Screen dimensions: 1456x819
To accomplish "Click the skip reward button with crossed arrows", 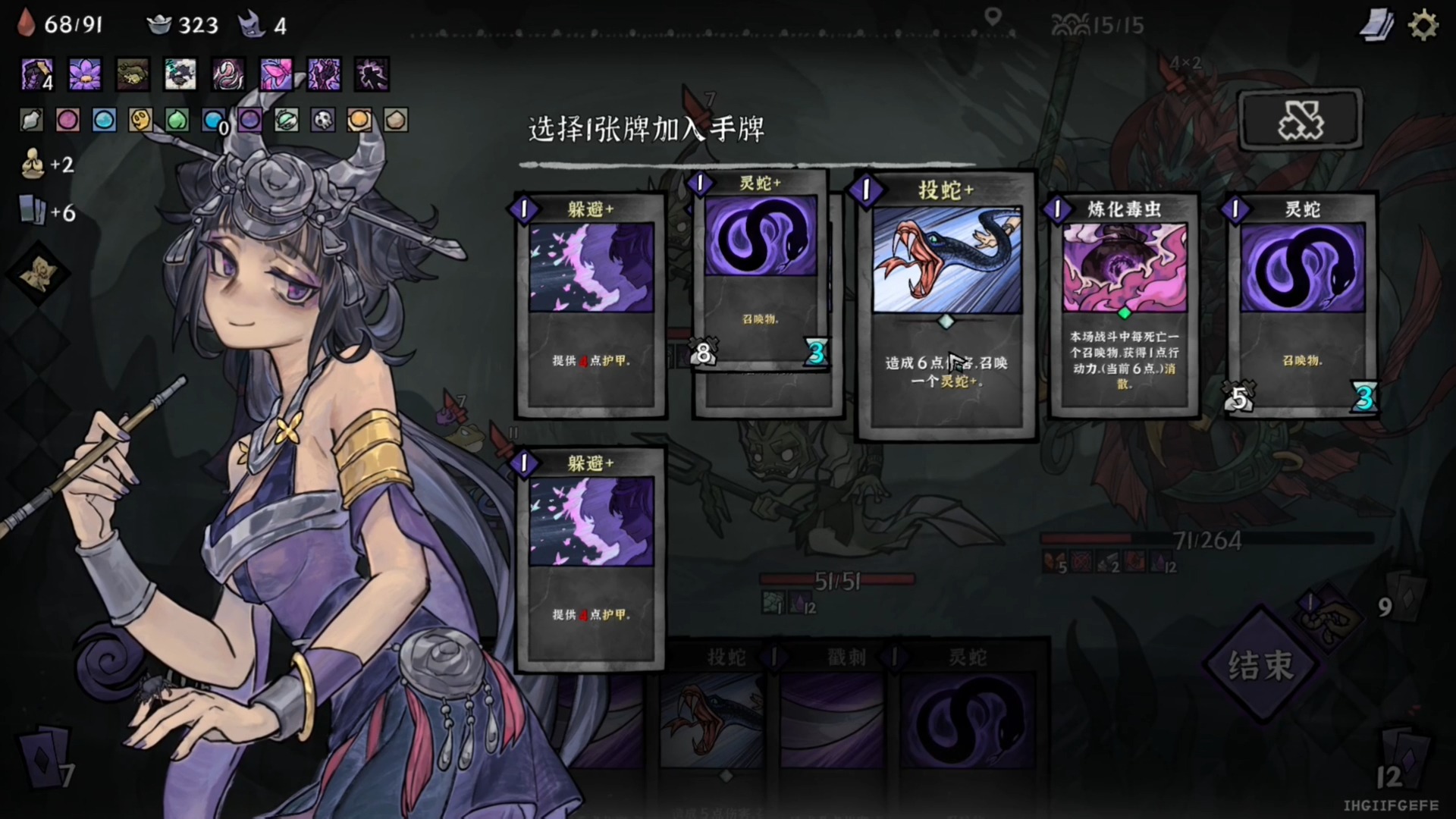I will click(x=1300, y=120).
